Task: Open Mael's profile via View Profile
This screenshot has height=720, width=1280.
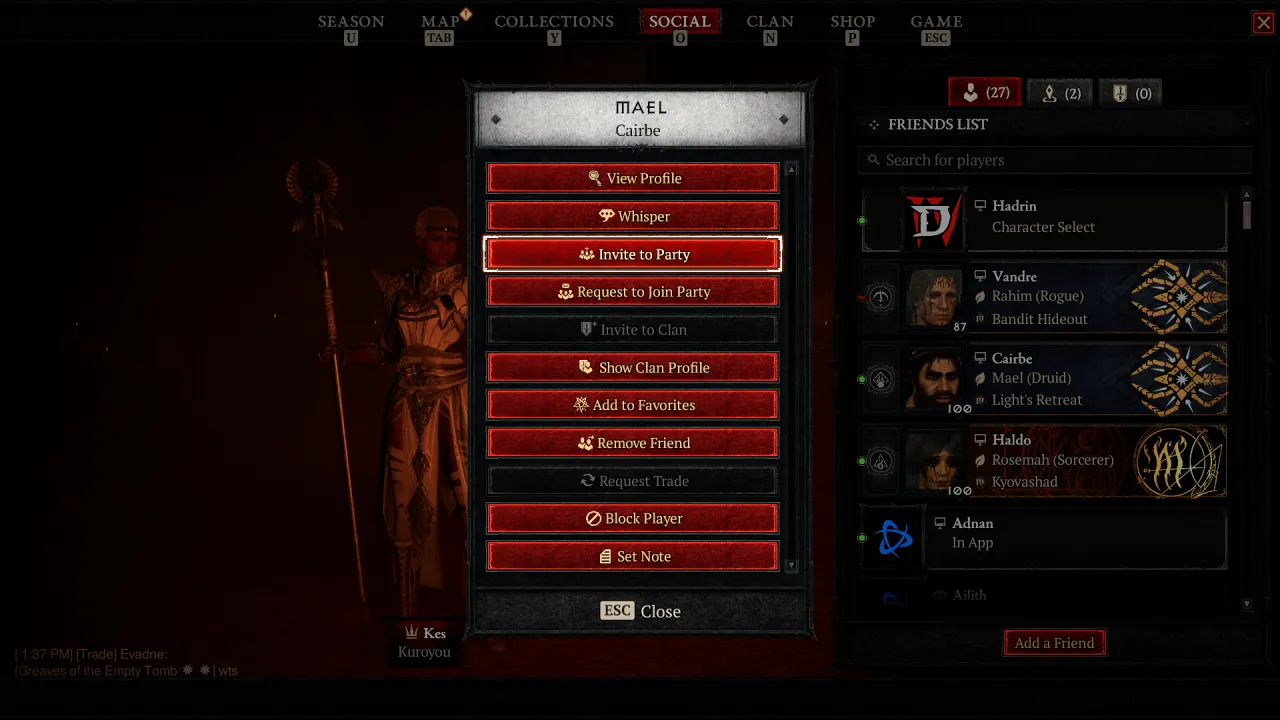Action: click(632, 177)
